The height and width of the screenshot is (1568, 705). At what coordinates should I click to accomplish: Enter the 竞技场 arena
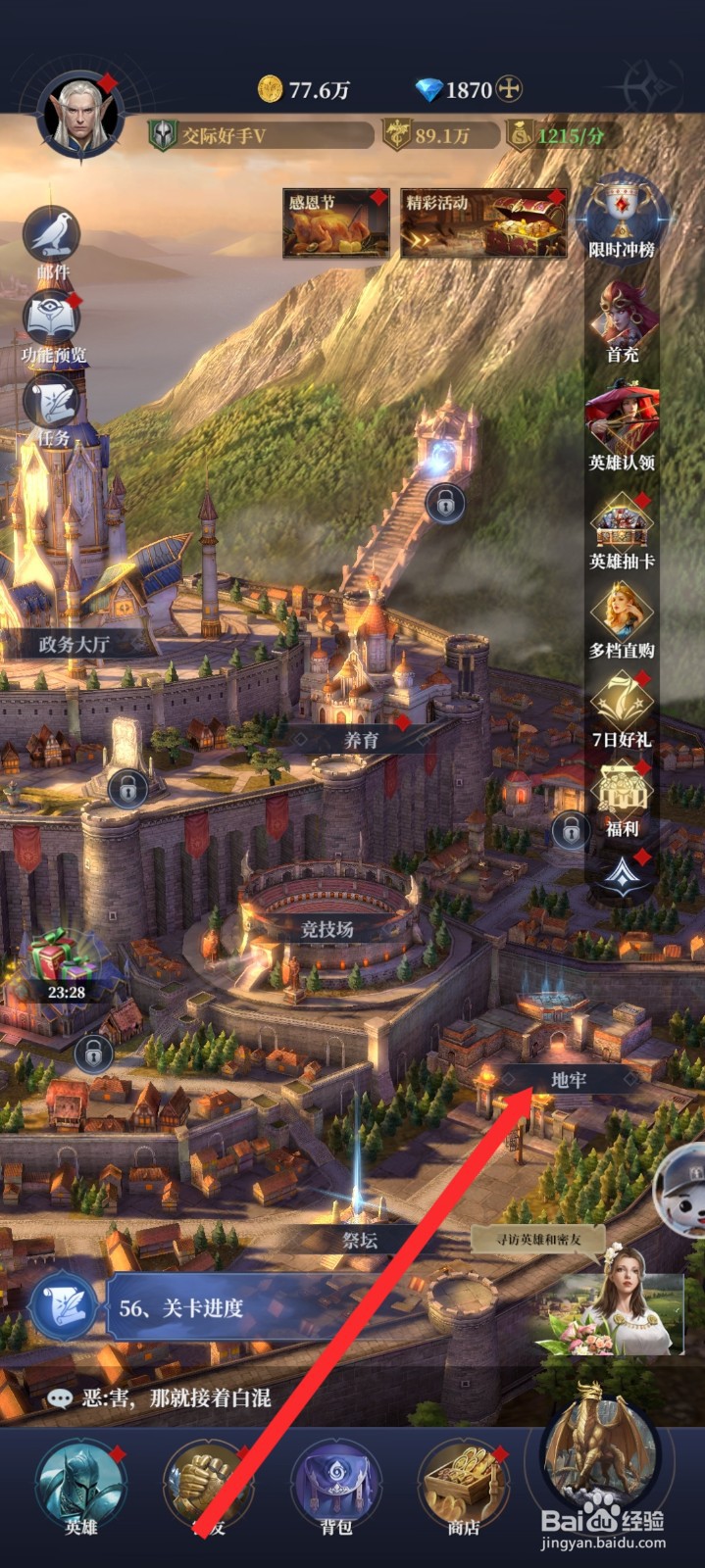(x=327, y=927)
